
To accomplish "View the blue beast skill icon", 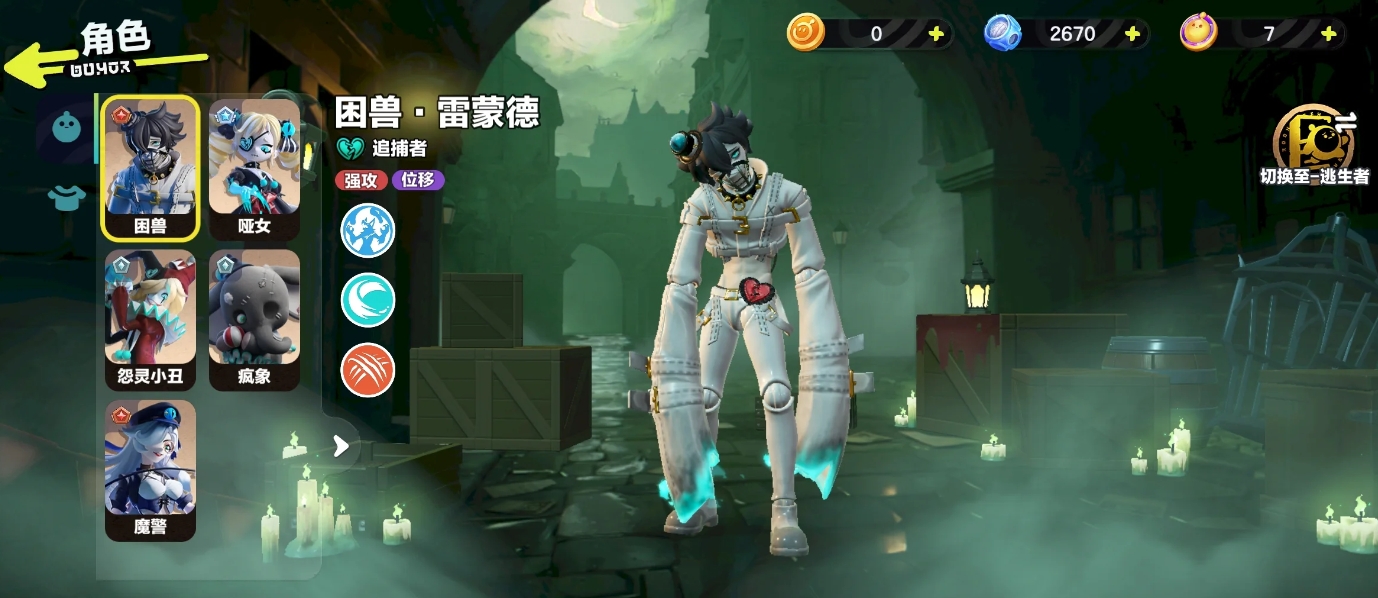I will click(x=368, y=230).
